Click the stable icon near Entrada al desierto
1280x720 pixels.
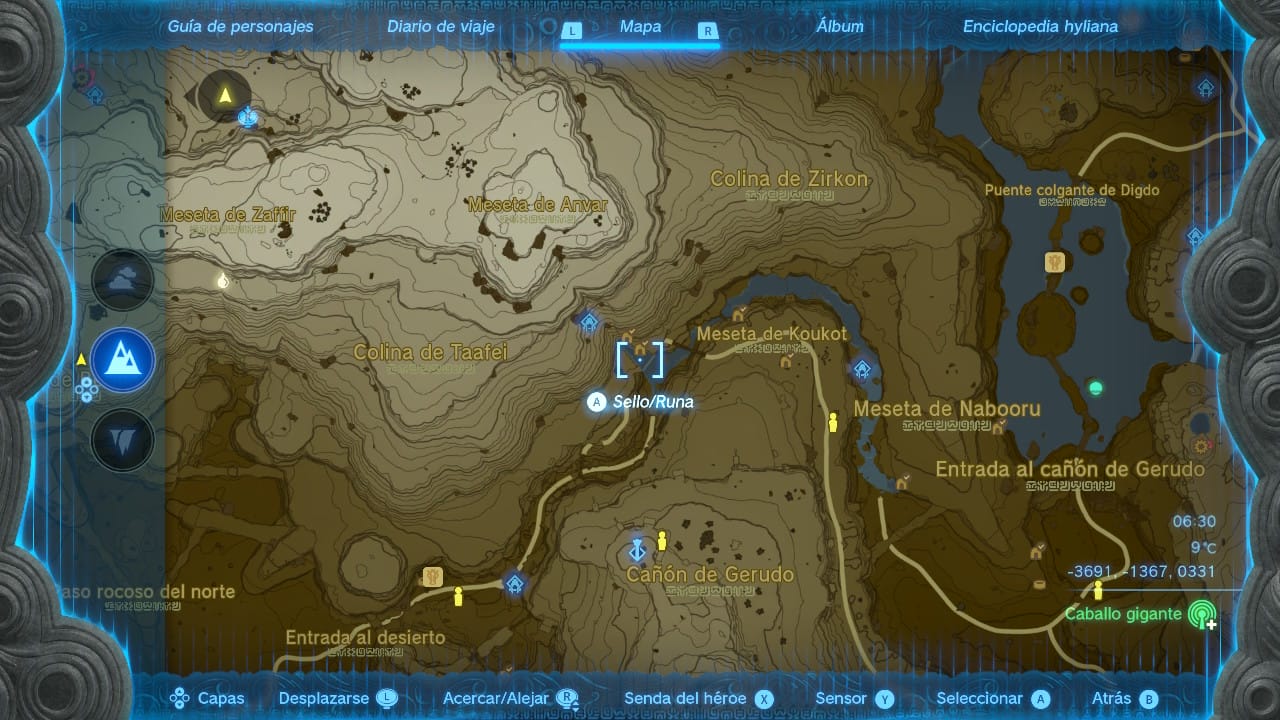(433, 576)
